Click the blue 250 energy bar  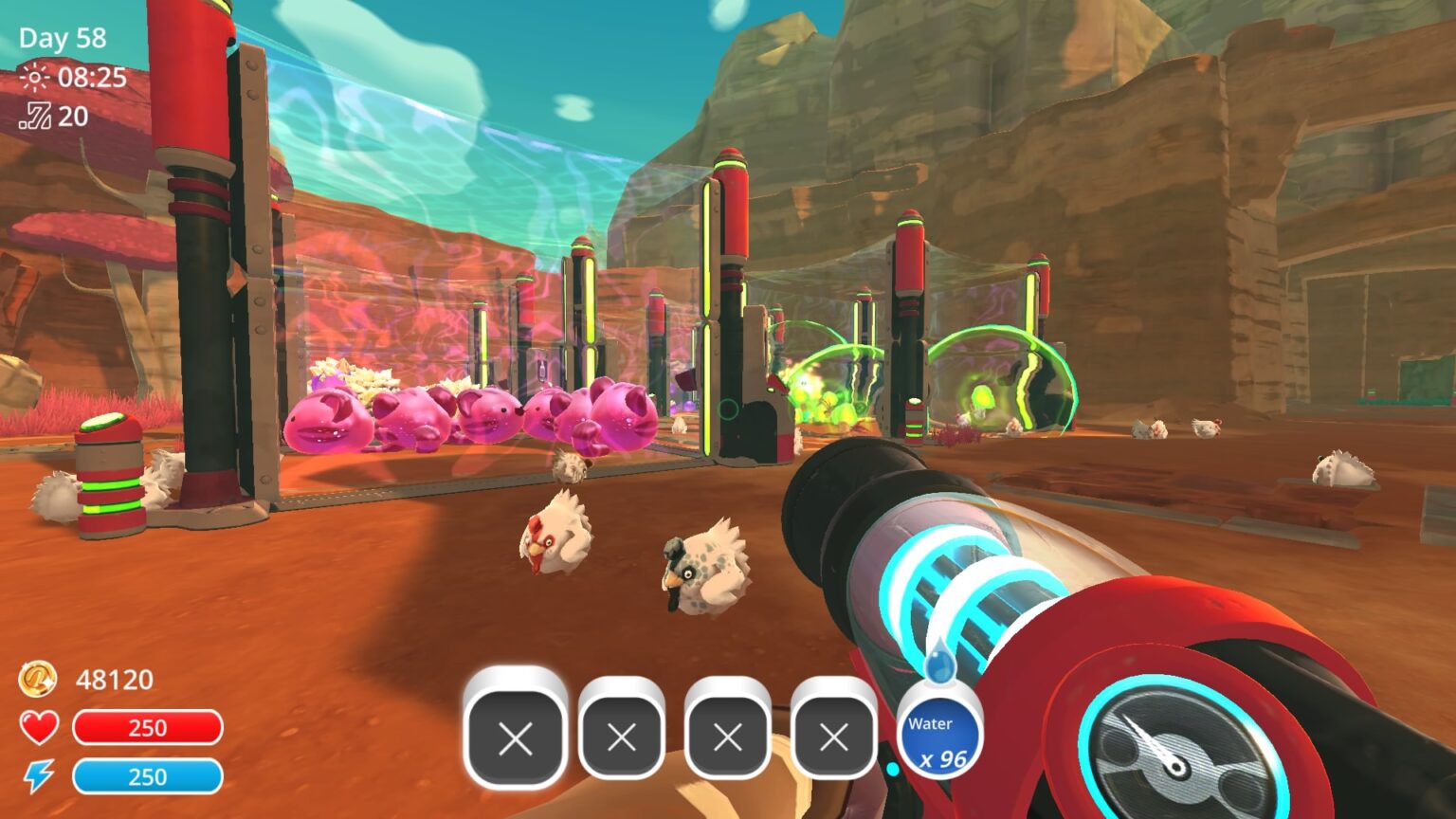pyautogui.click(x=147, y=777)
